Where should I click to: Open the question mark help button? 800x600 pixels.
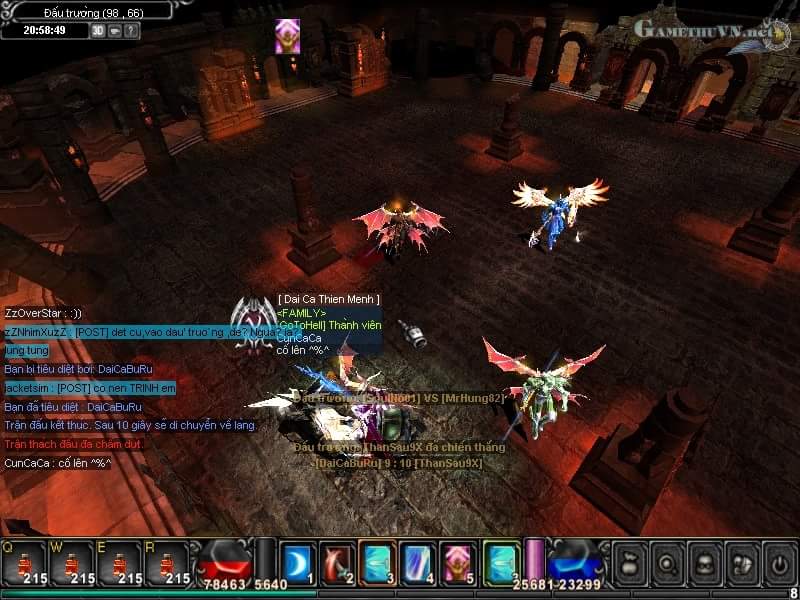pos(132,30)
